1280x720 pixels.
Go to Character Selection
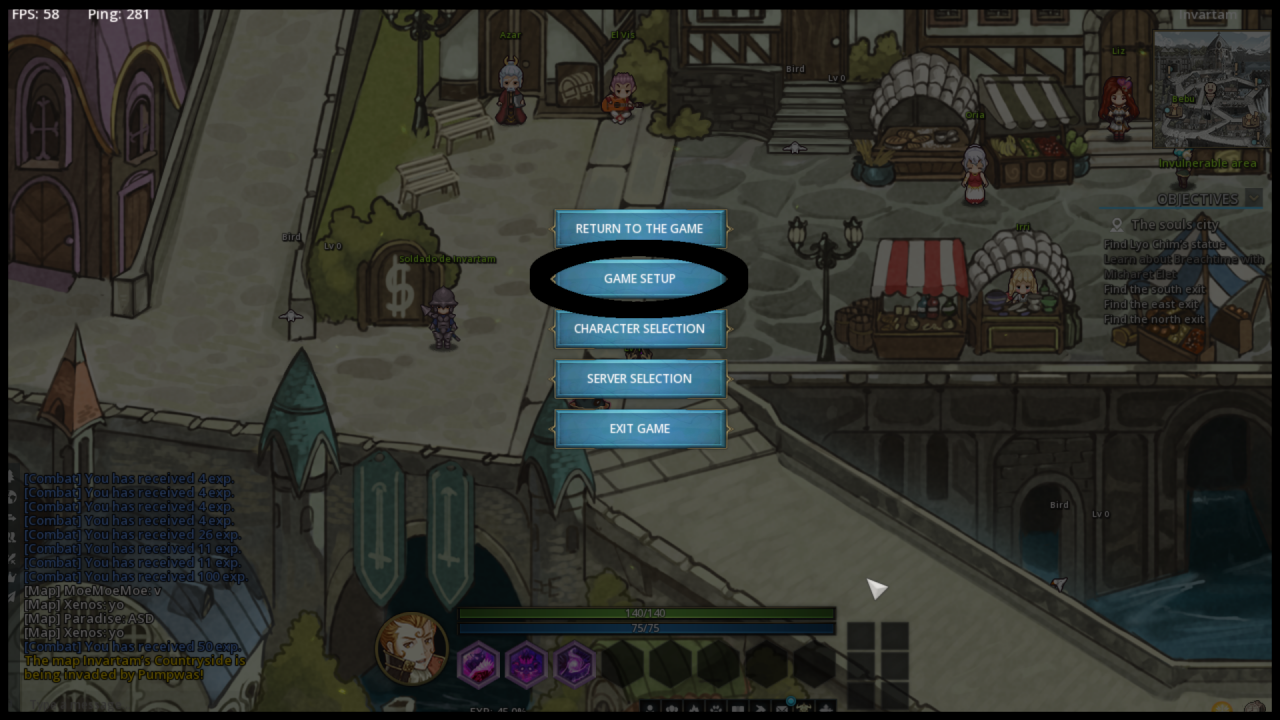[640, 329]
